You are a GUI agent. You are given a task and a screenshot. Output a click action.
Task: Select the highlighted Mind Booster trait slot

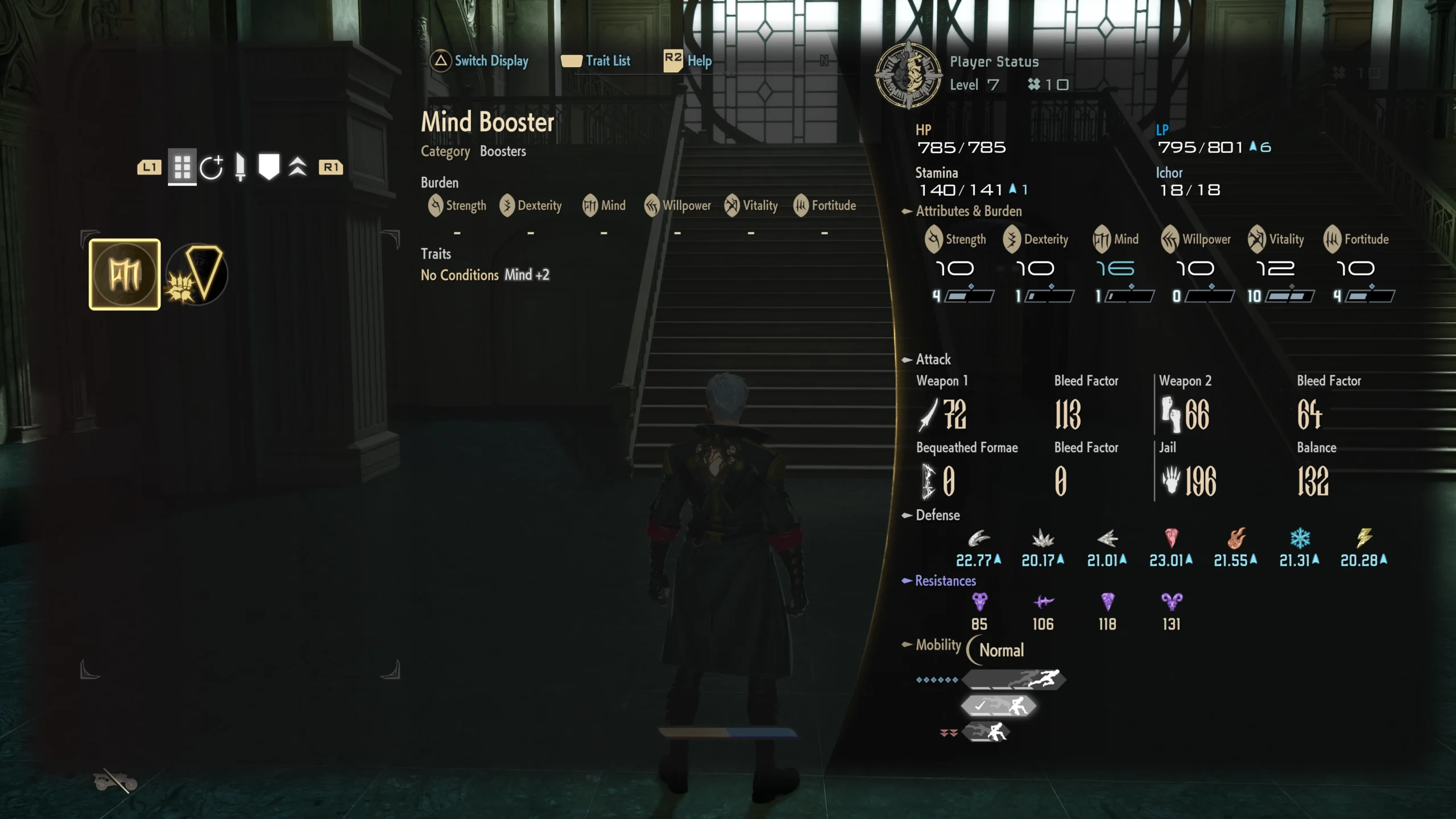tap(124, 274)
